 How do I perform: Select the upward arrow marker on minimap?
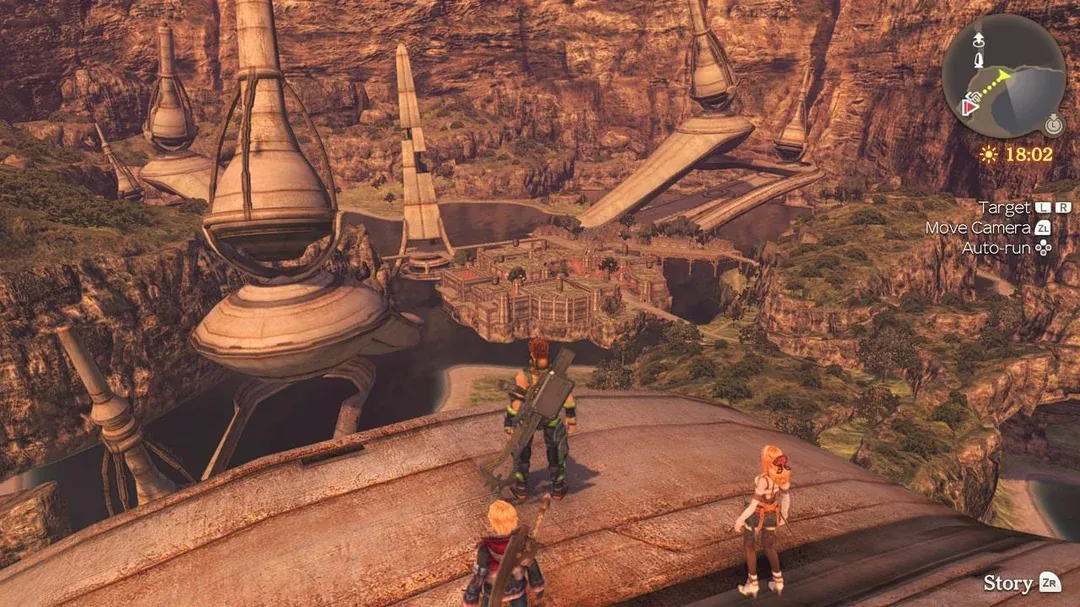[x=977, y=39]
